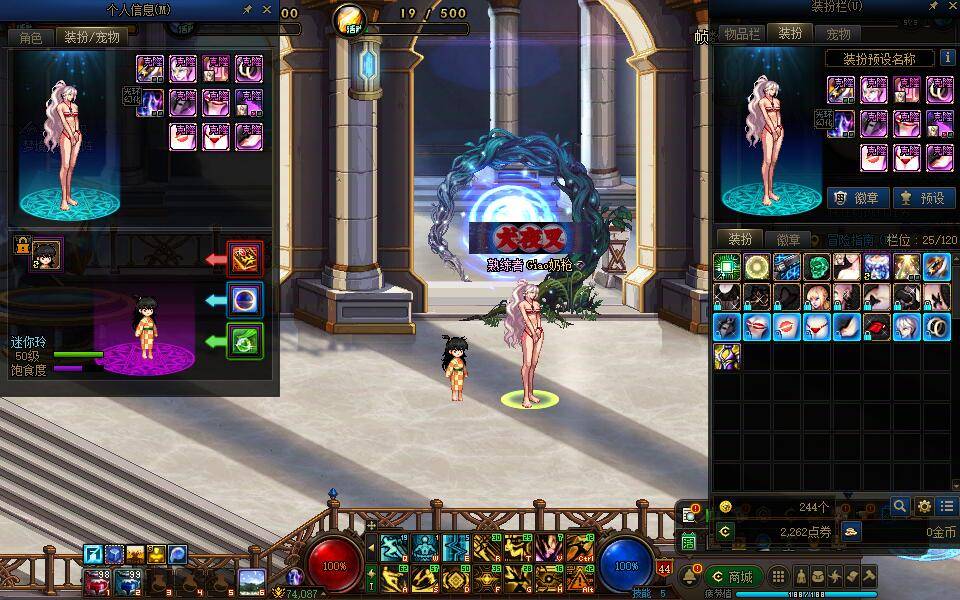The width and height of the screenshot is (960, 600).
Task: Click the pet's red treasure chest button
Action: click(245, 258)
